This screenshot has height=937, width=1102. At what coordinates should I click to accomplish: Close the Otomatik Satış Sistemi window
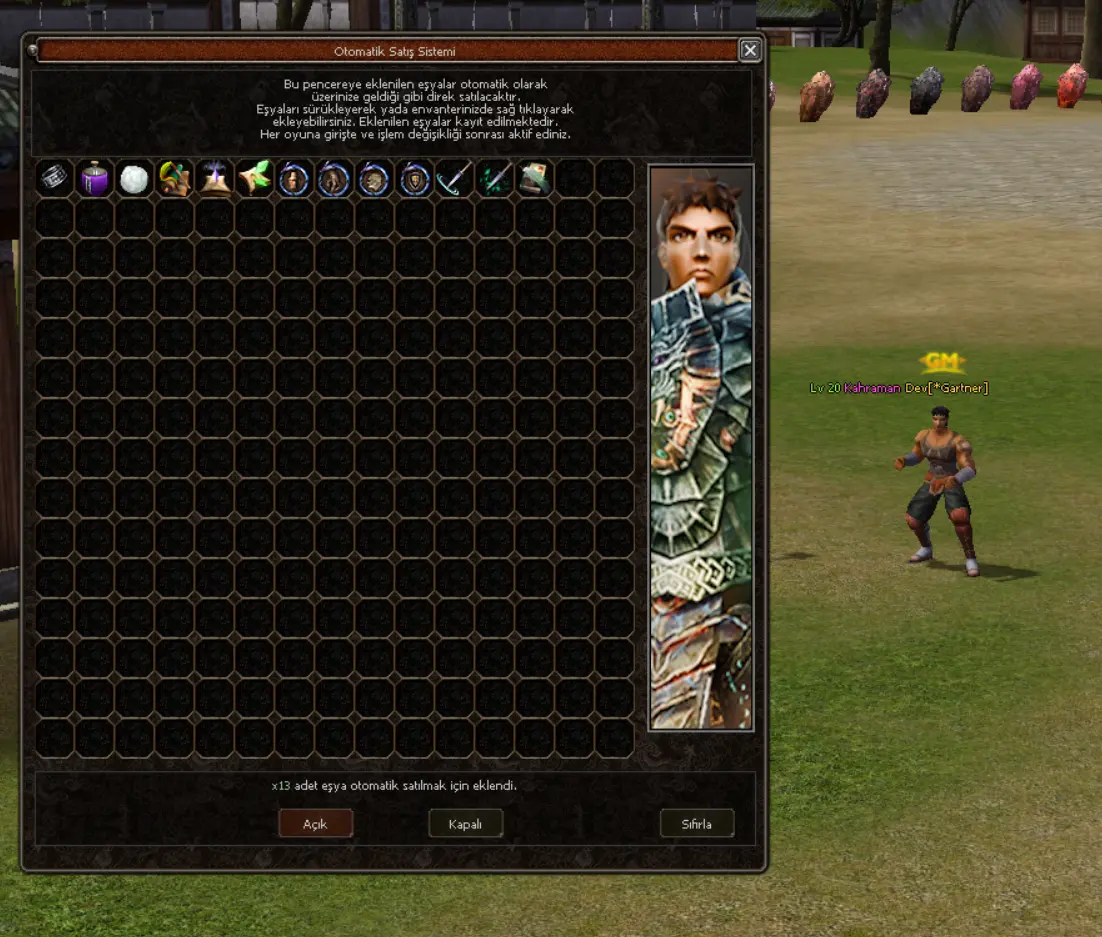pyautogui.click(x=749, y=50)
